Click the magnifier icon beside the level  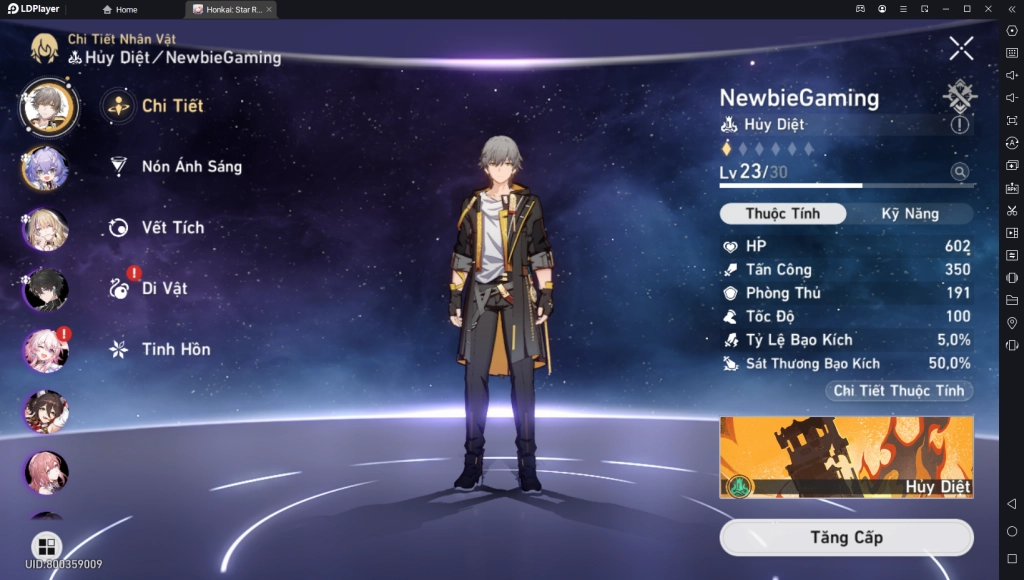960,172
